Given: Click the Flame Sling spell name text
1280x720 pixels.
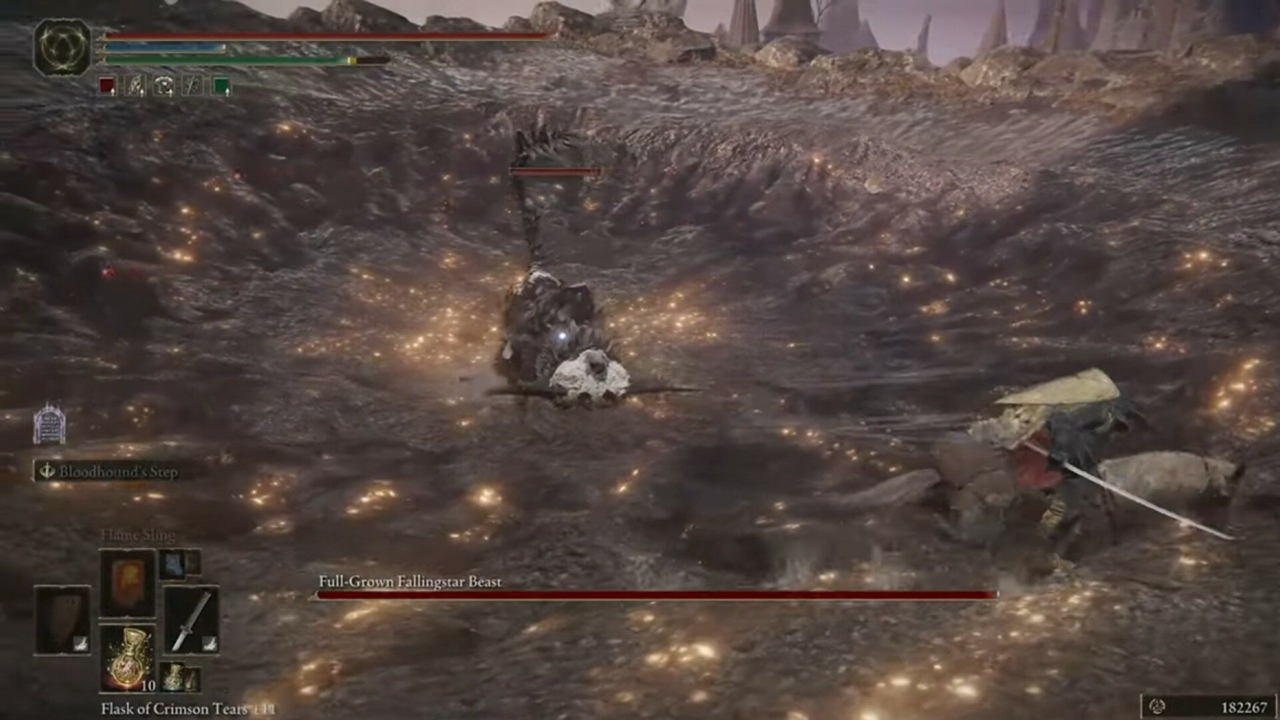Looking at the screenshot, I should tap(137, 535).
